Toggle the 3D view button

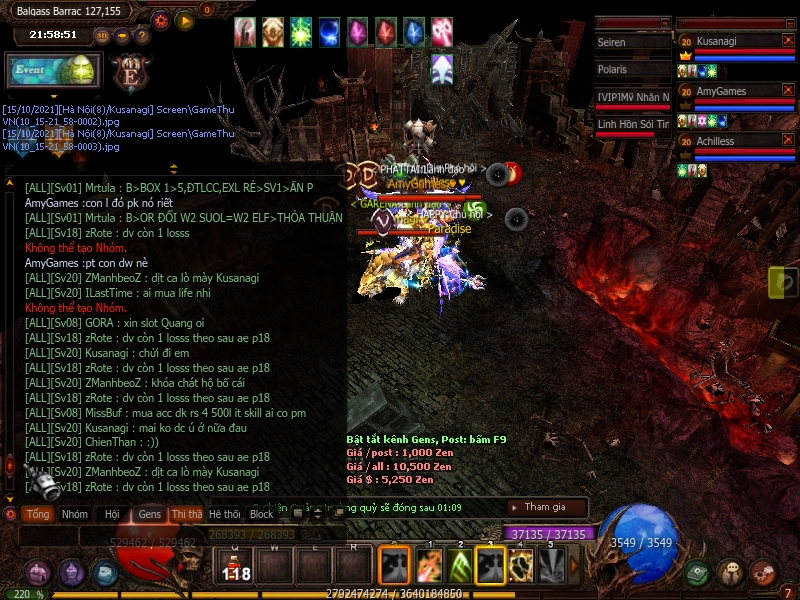point(102,35)
